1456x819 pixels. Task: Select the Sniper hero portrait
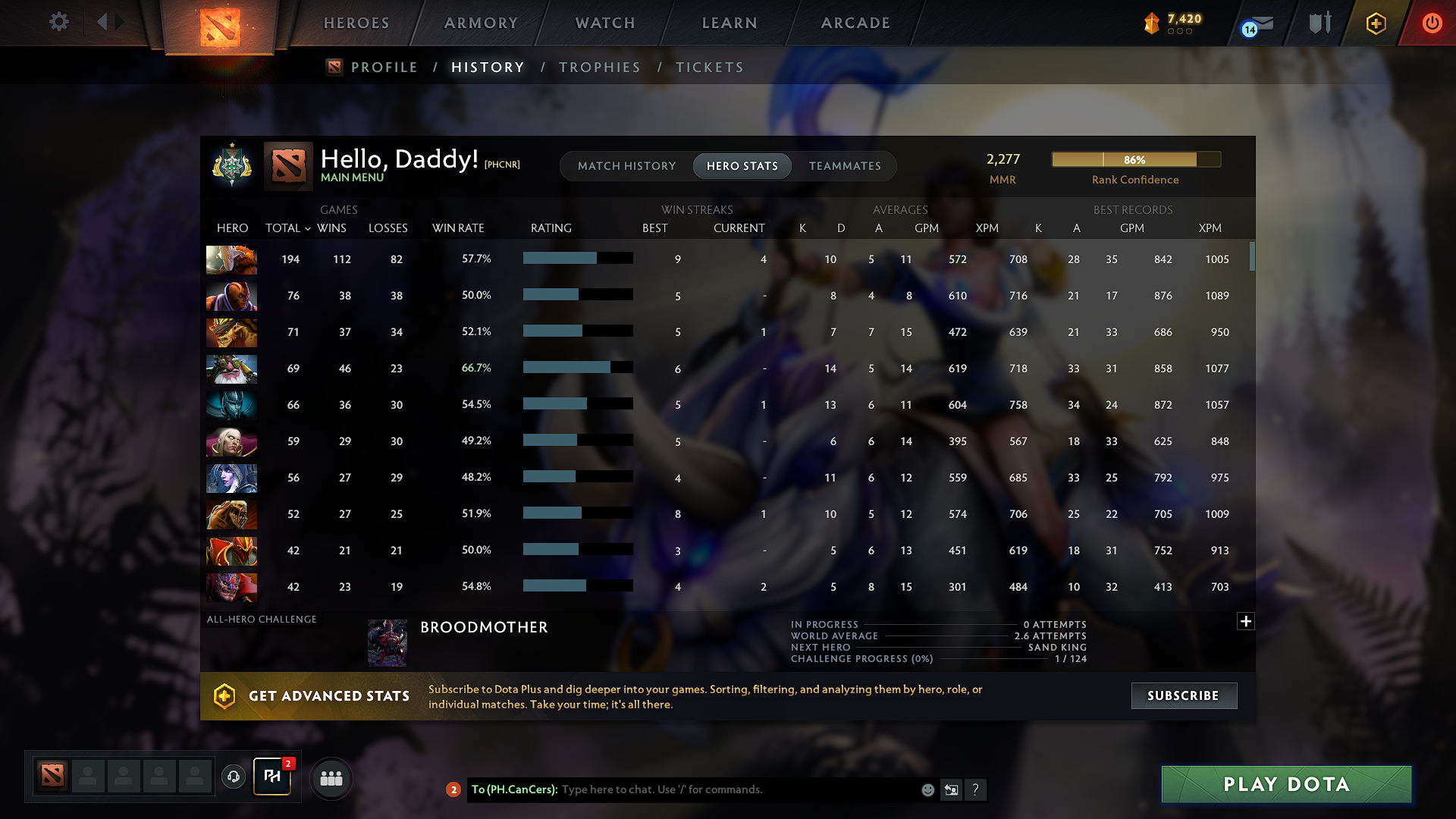click(231, 369)
